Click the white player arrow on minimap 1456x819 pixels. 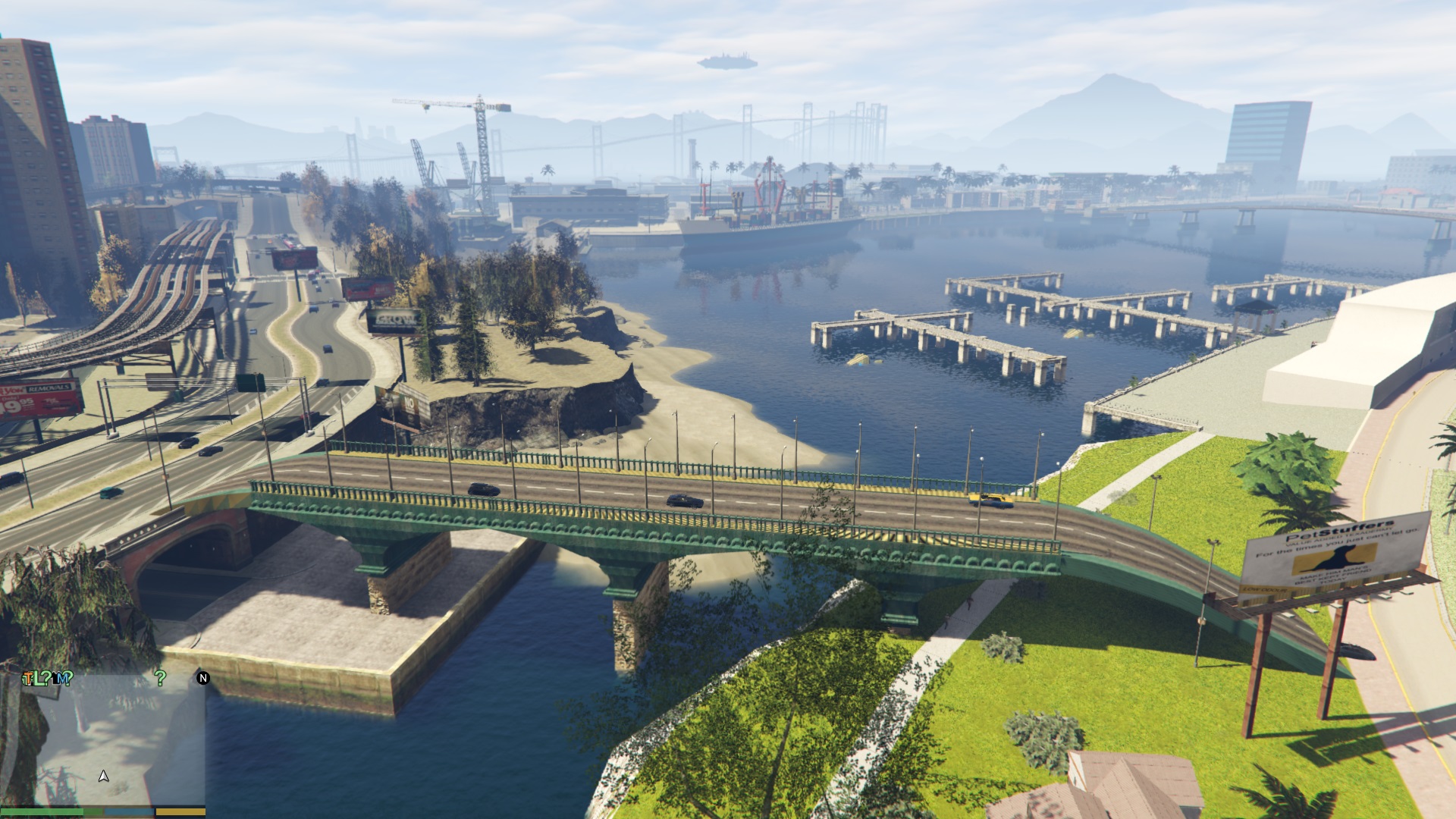tap(104, 776)
